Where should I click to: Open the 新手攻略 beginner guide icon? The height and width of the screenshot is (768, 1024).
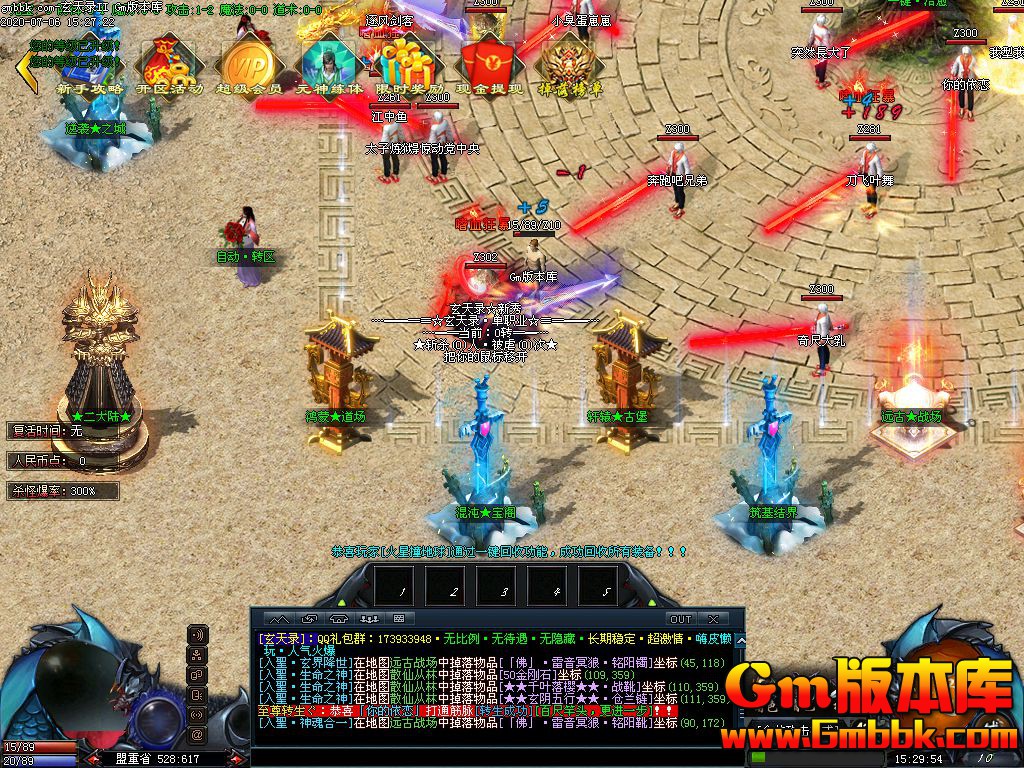coord(90,67)
